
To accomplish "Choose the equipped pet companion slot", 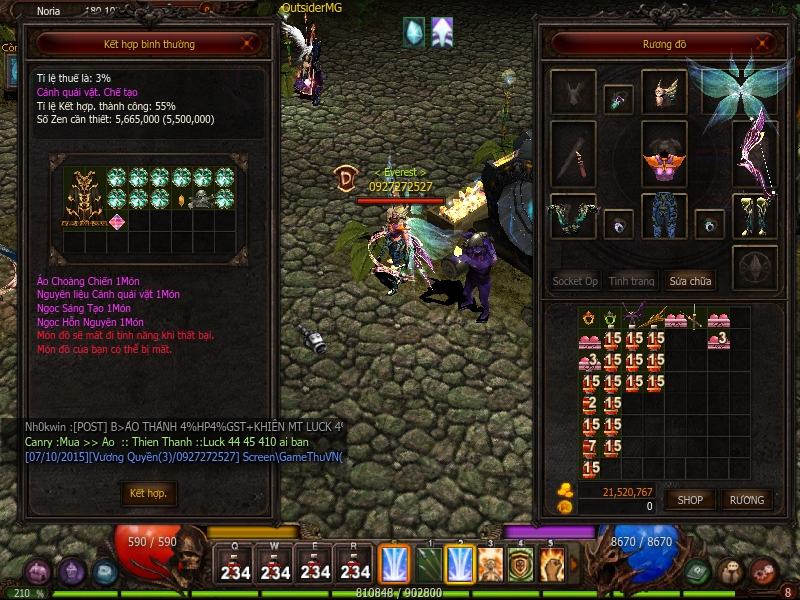I will click(573, 93).
